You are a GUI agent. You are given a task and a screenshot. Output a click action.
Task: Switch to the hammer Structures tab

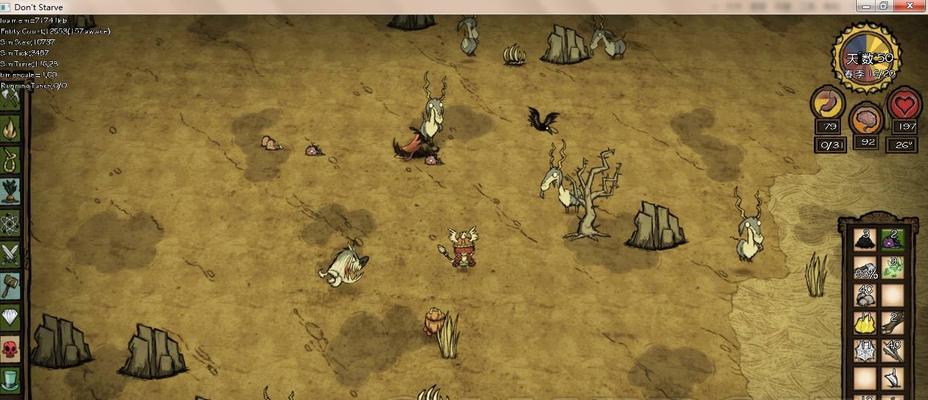[11, 285]
